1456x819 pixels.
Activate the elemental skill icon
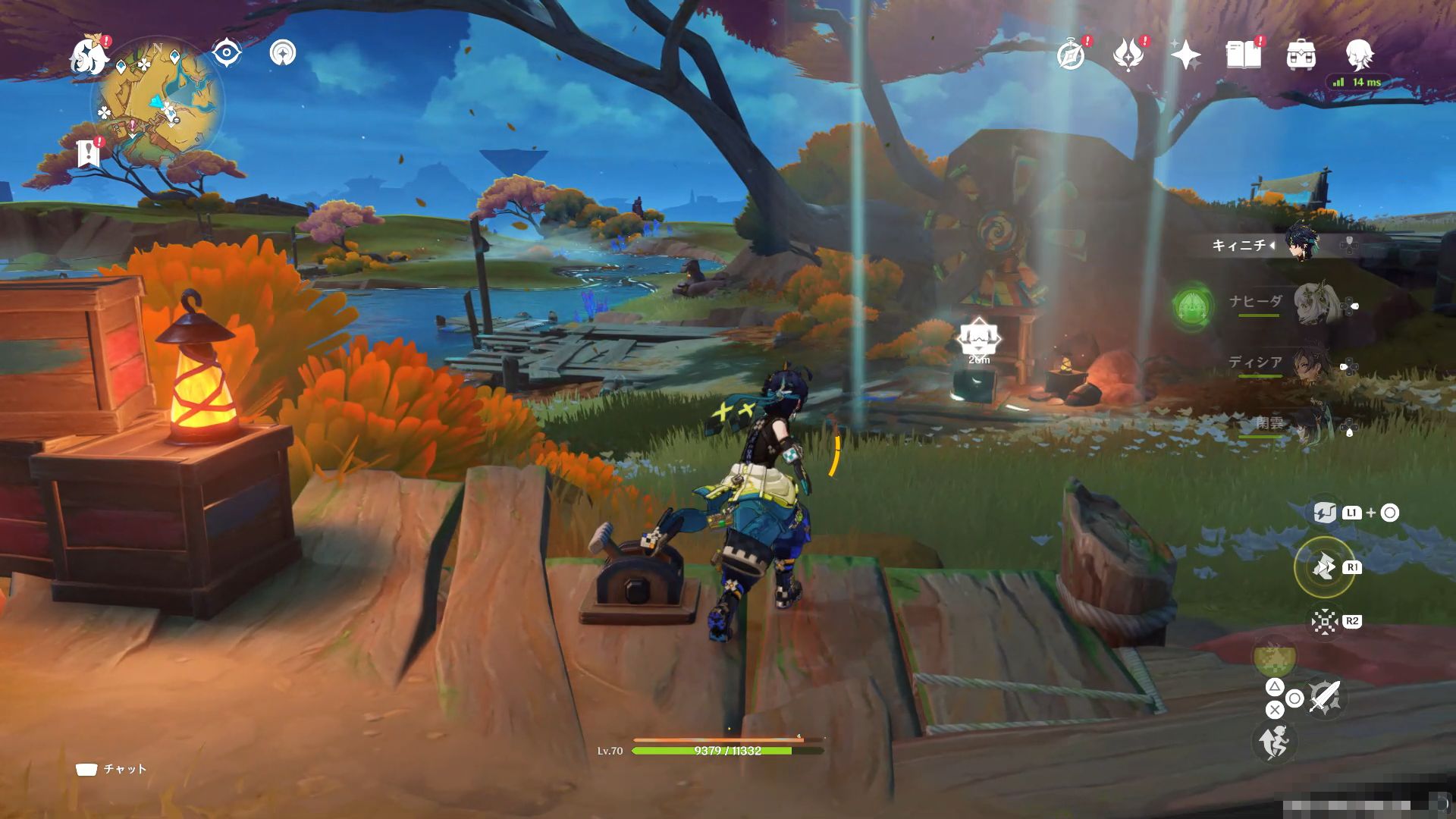(x=1324, y=566)
